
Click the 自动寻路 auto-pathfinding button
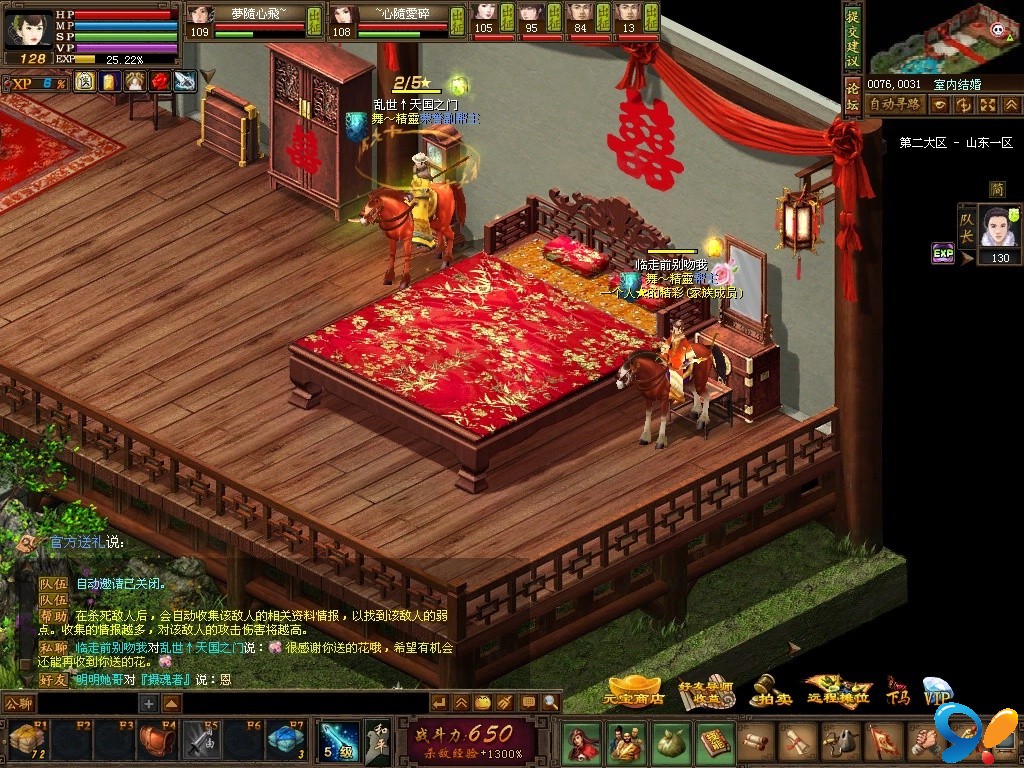895,104
